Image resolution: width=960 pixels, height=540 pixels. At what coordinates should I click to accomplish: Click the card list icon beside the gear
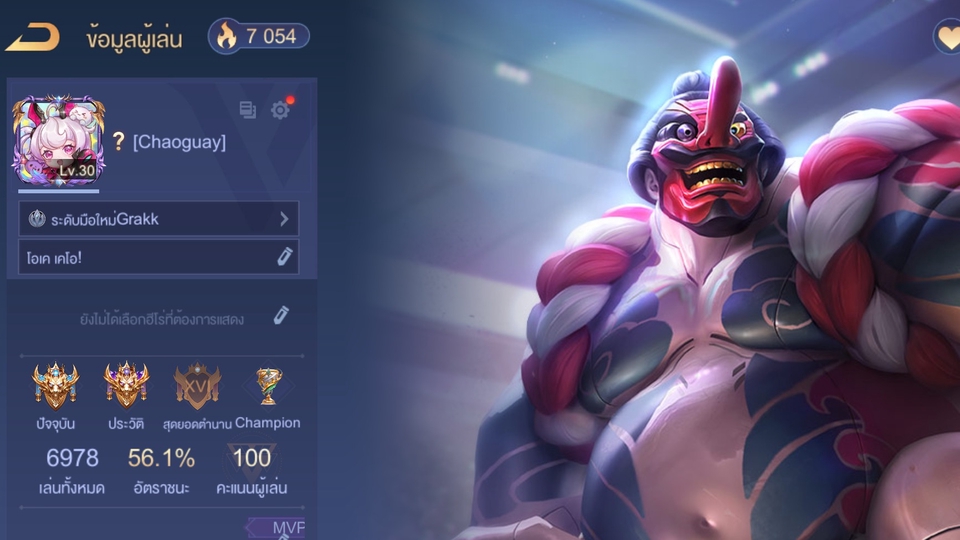[248, 110]
